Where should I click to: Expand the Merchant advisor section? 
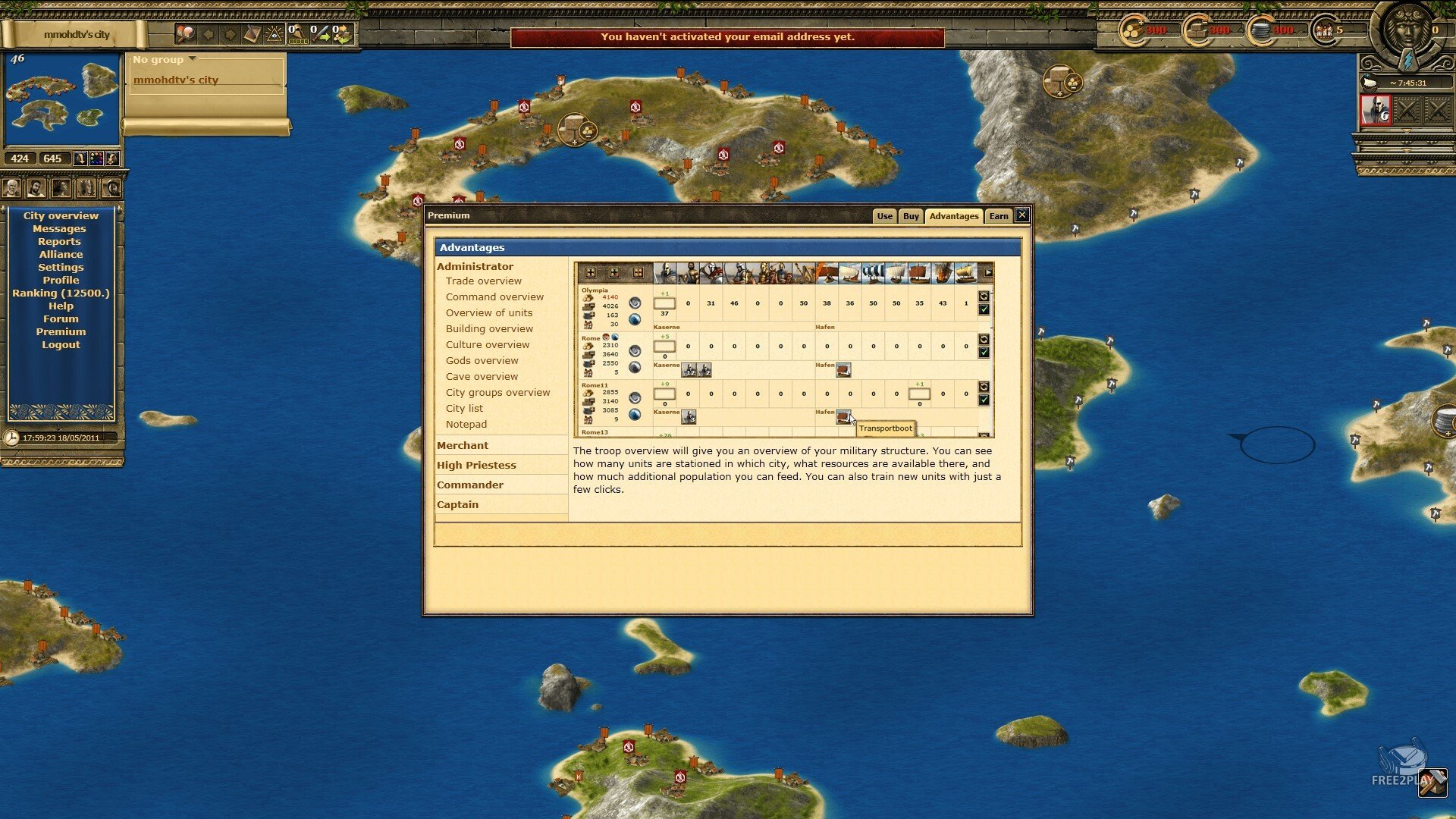click(463, 446)
